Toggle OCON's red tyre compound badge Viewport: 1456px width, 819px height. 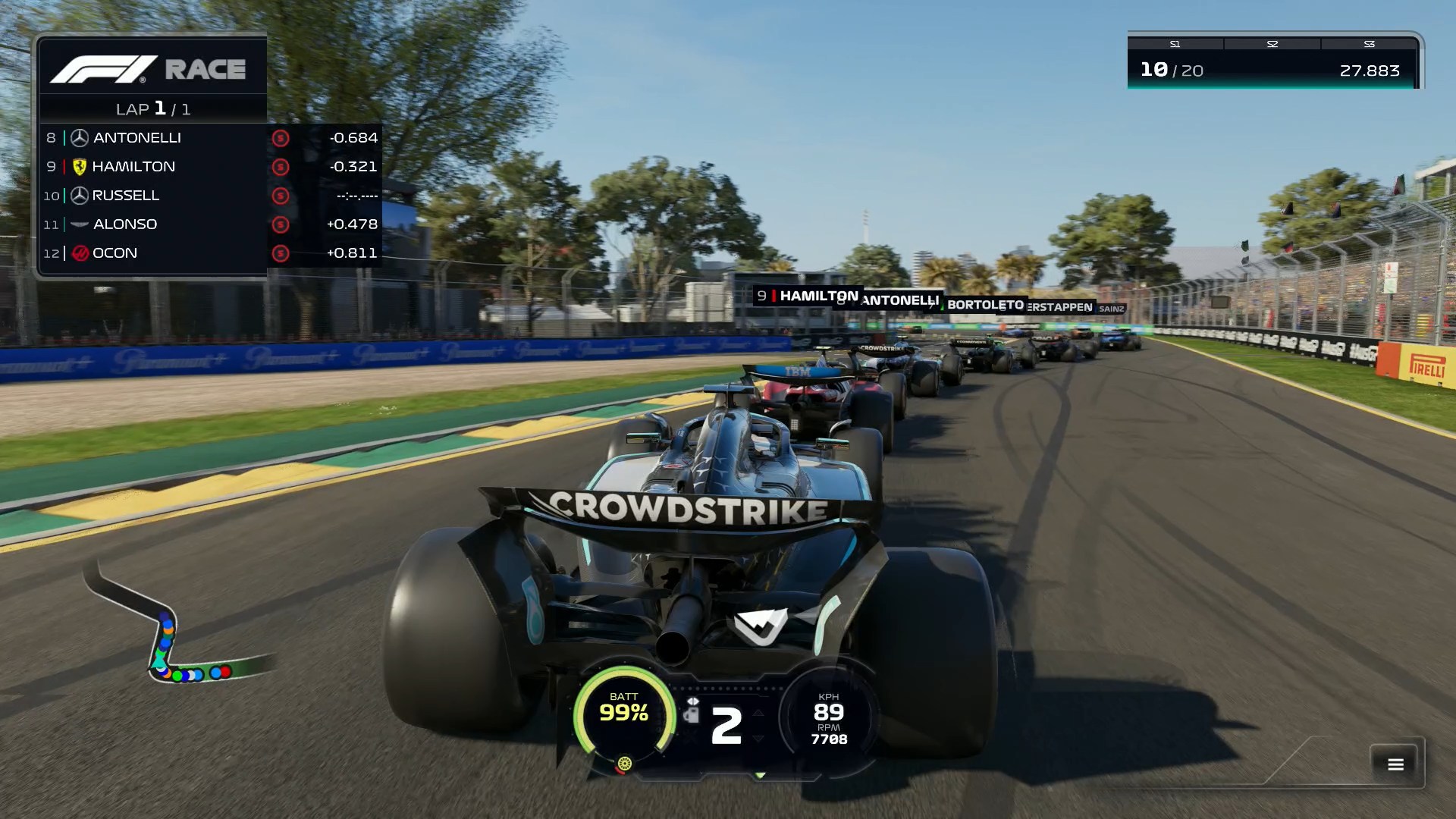[280, 253]
